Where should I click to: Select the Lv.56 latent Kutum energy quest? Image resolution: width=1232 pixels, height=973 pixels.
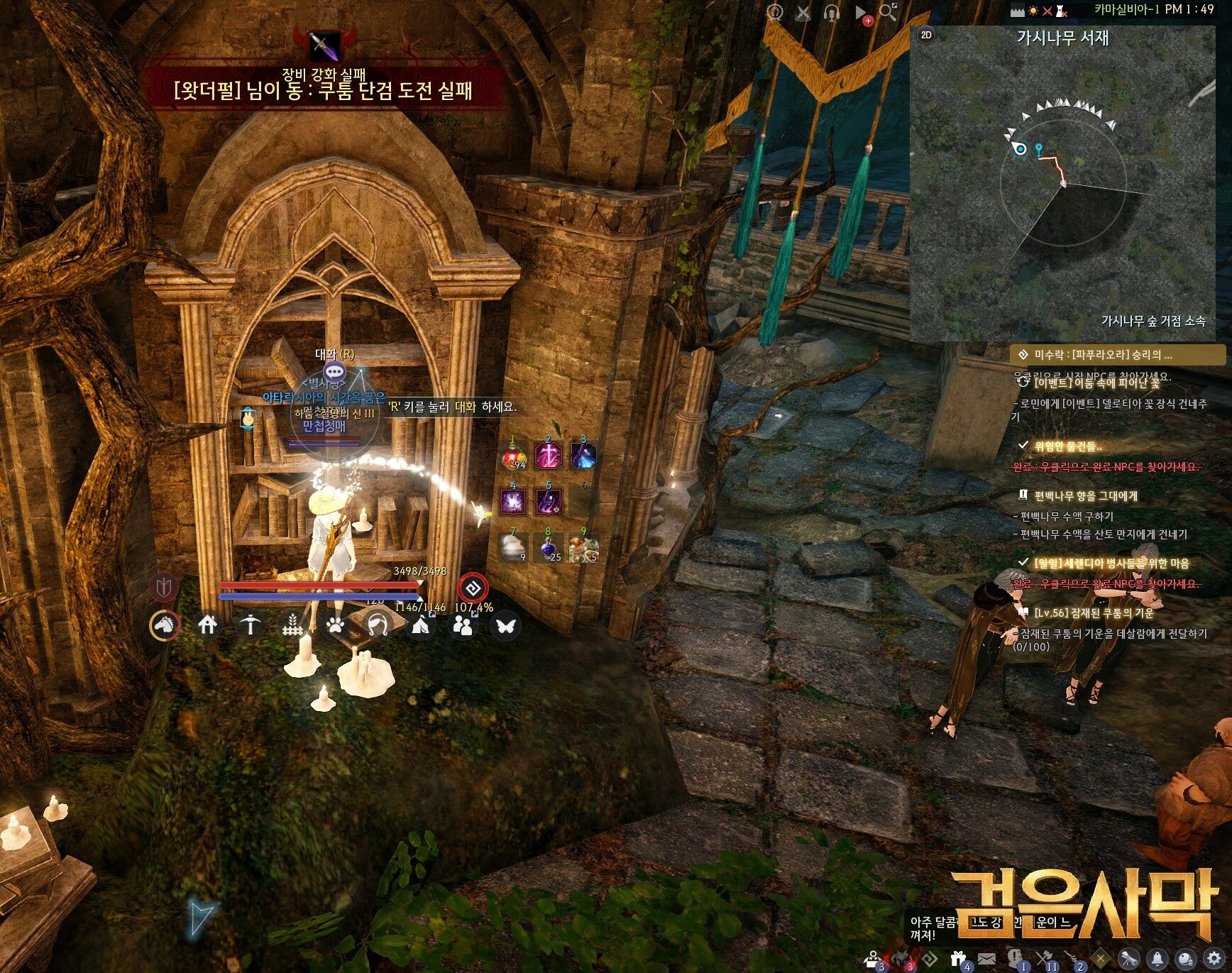pyautogui.click(x=1093, y=612)
